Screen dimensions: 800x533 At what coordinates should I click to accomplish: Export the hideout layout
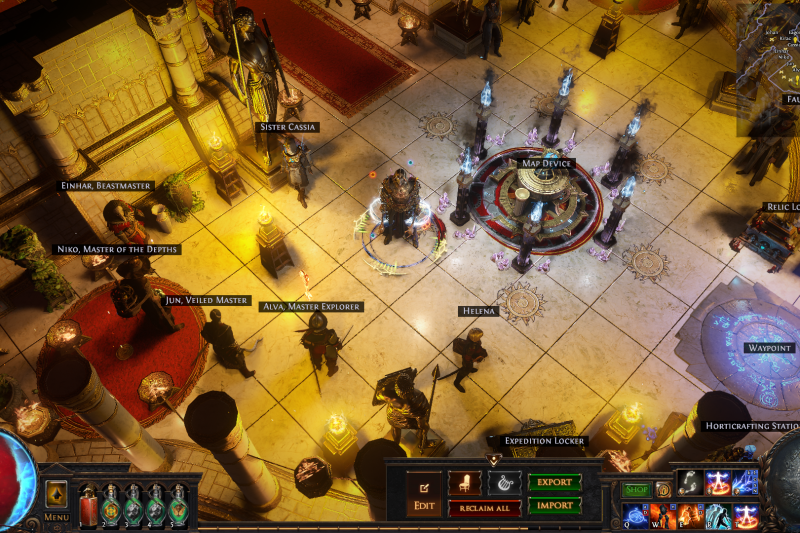pyautogui.click(x=555, y=482)
